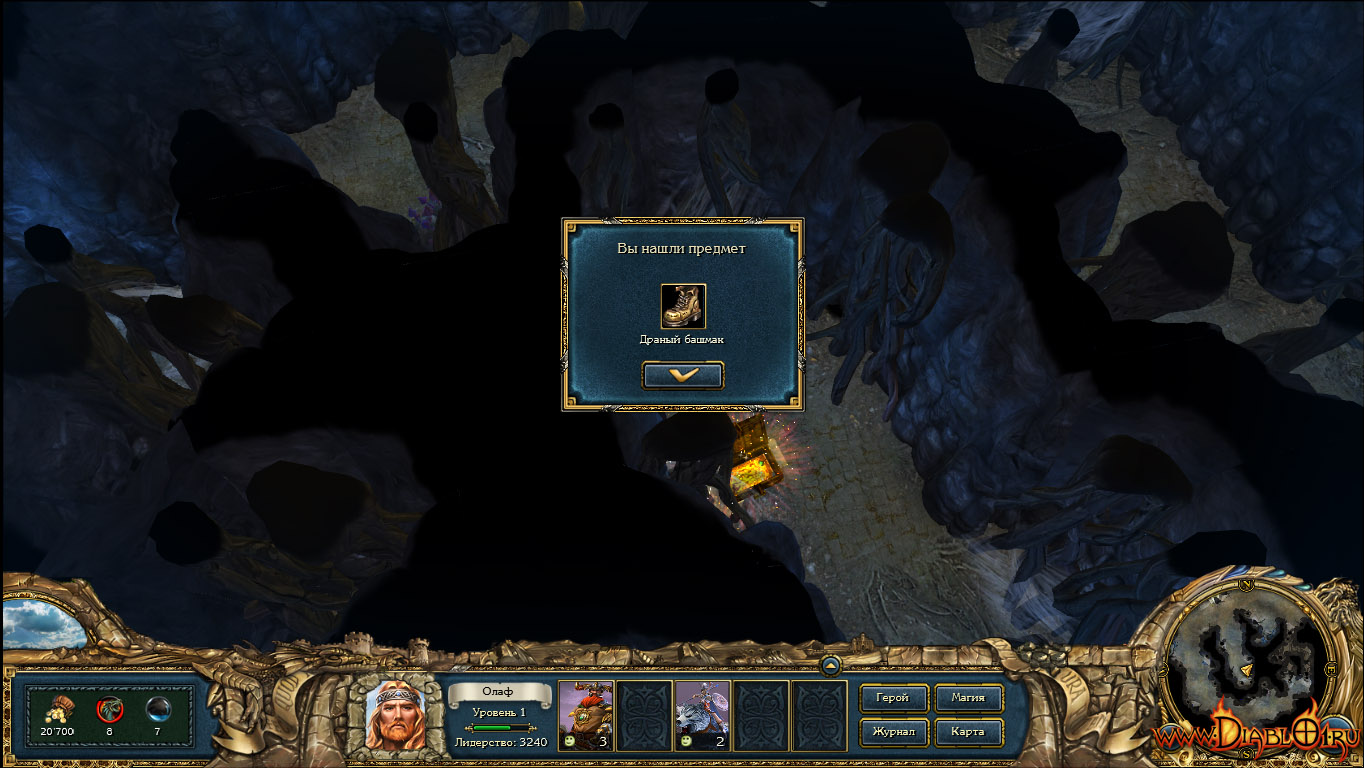This screenshot has width=1364, height=768.
Task: Open the Карта world map
Action: coord(968,732)
